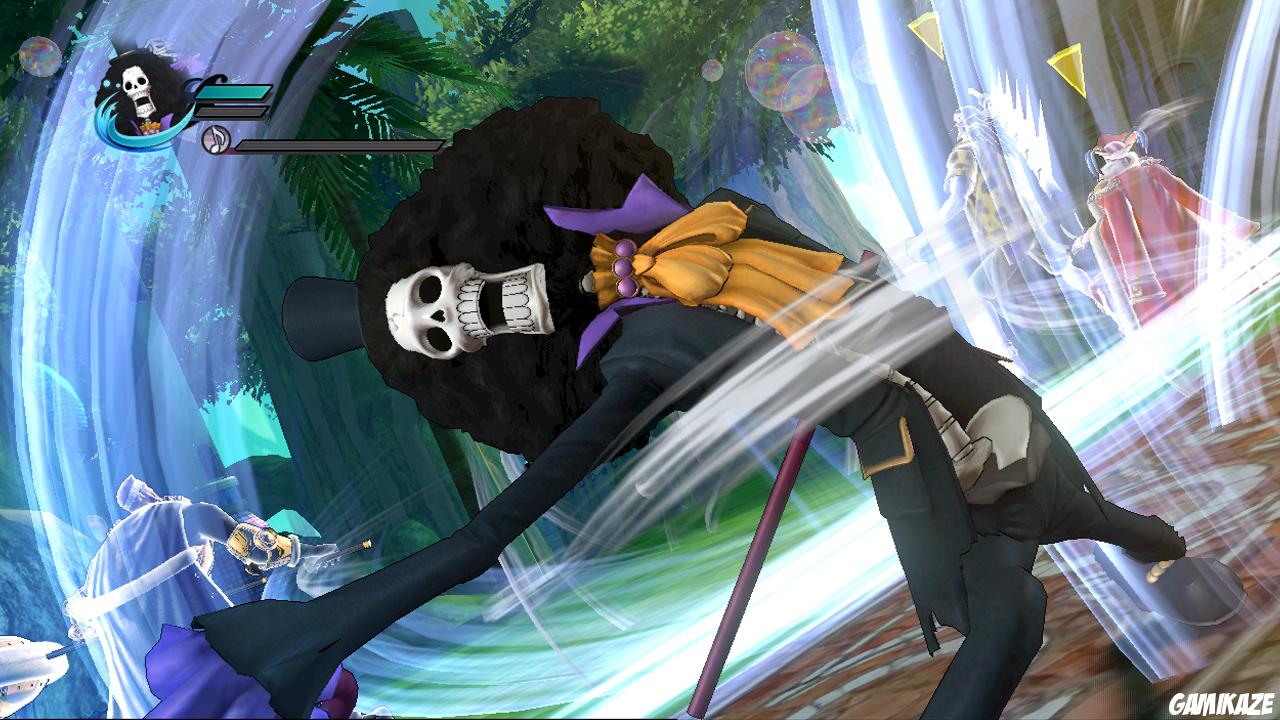Viewport: 1280px width, 720px height.
Task: Click the circular musical note emblem
Action: [x=214, y=139]
